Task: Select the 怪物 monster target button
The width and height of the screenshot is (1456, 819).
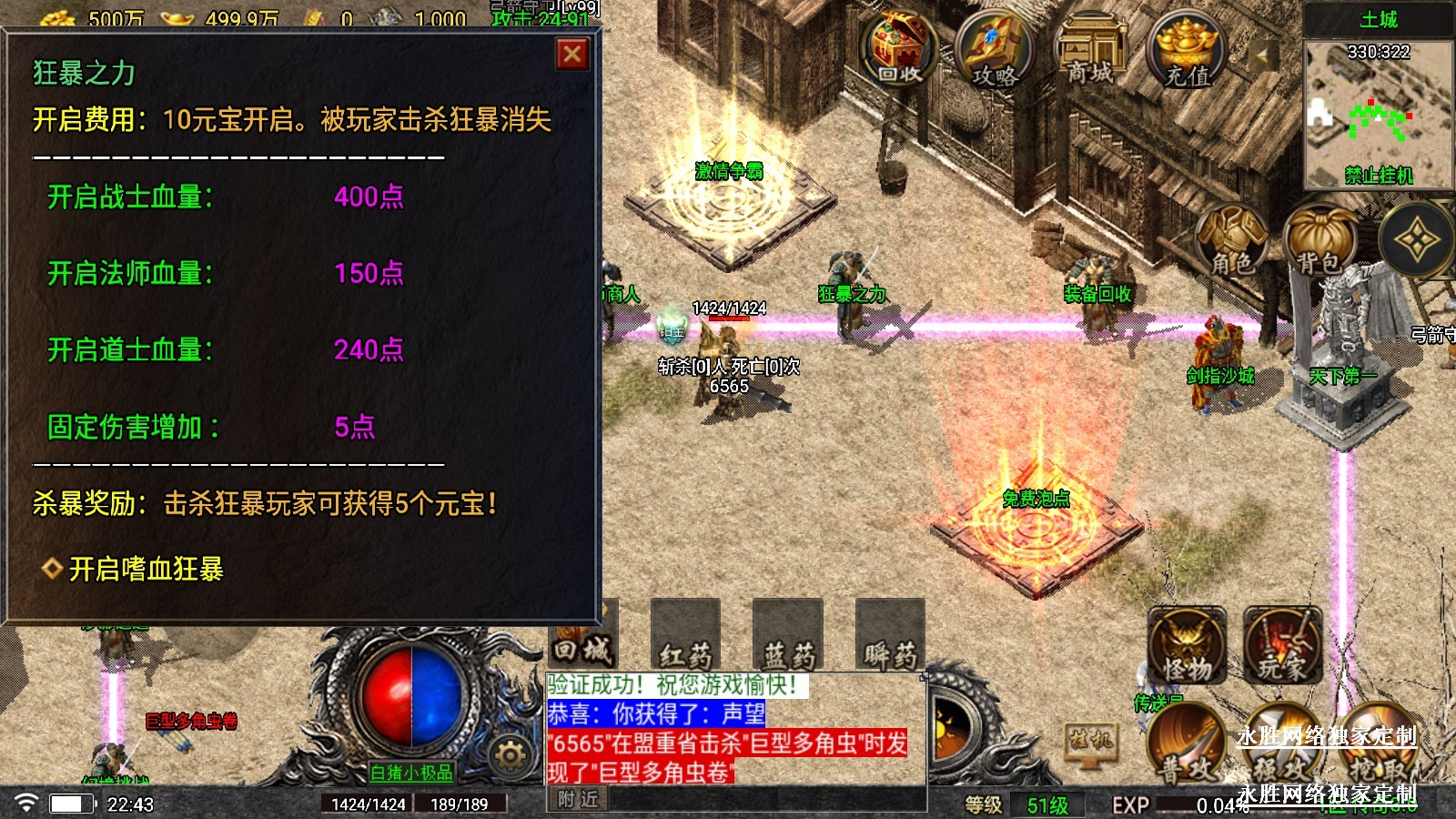Action: point(1188,648)
